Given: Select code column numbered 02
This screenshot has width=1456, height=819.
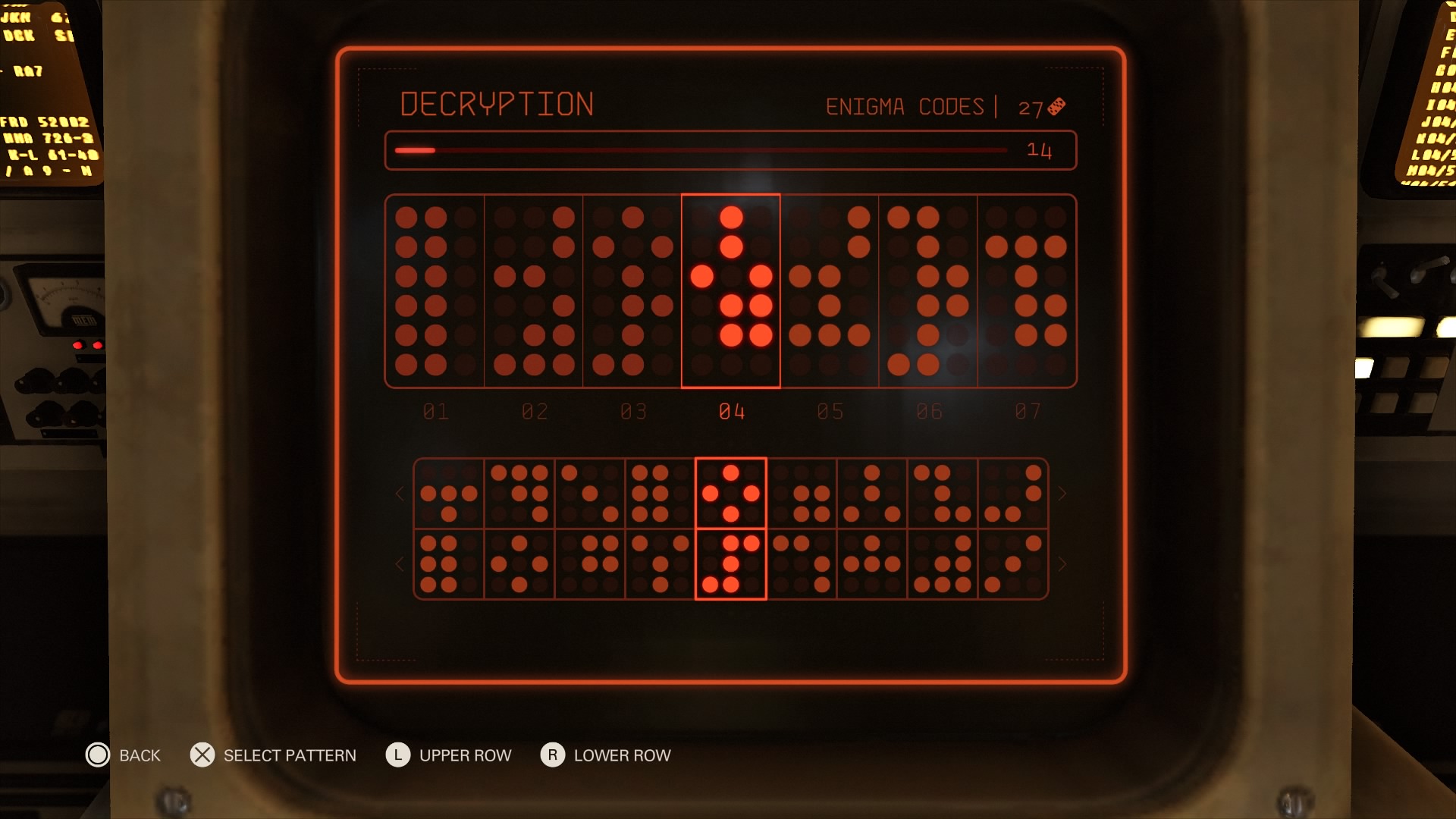Looking at the screenshot, I should 534,291.
